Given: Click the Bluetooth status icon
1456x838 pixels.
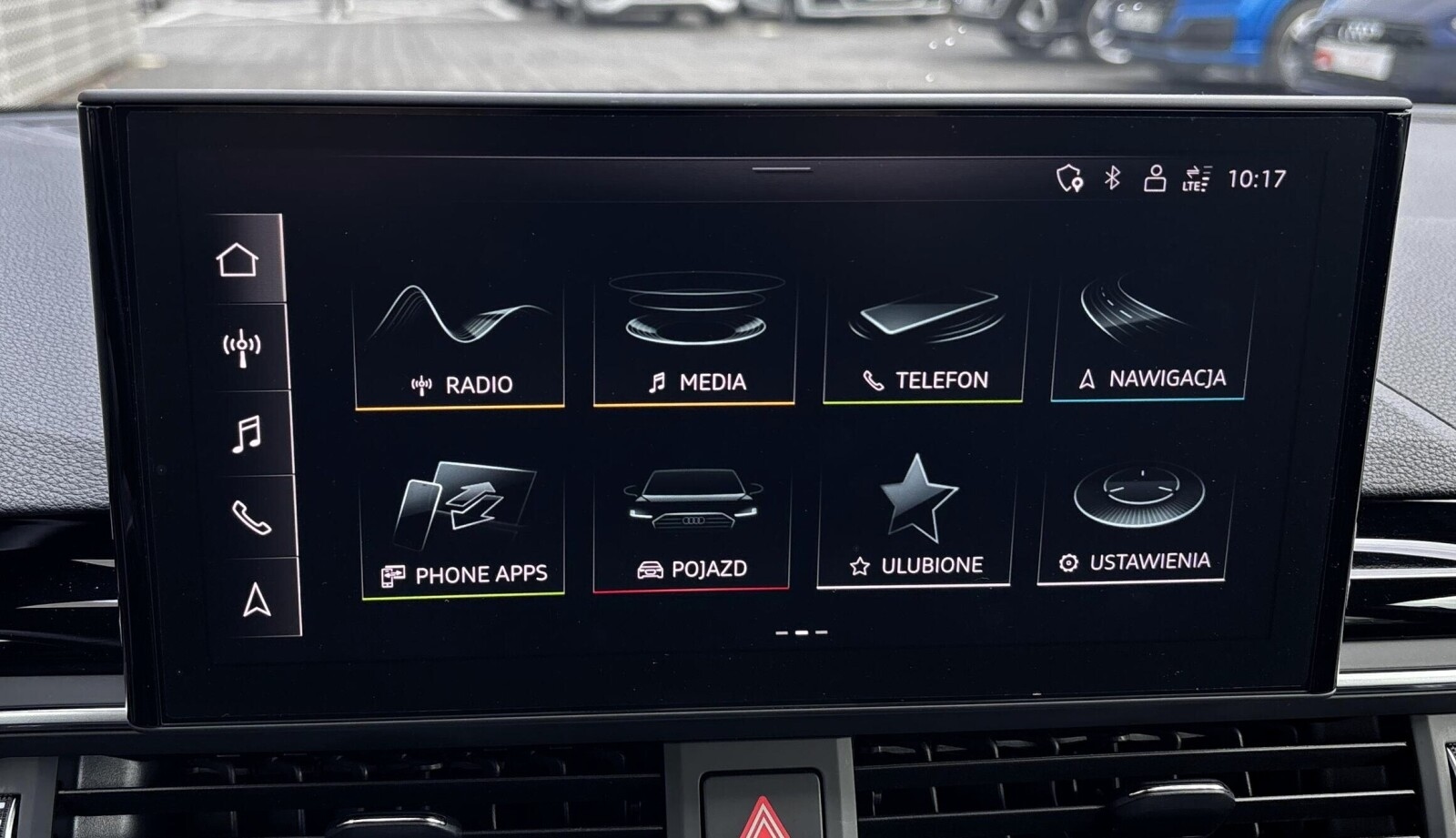Looking at the screenshot, I should (1112, 177).
